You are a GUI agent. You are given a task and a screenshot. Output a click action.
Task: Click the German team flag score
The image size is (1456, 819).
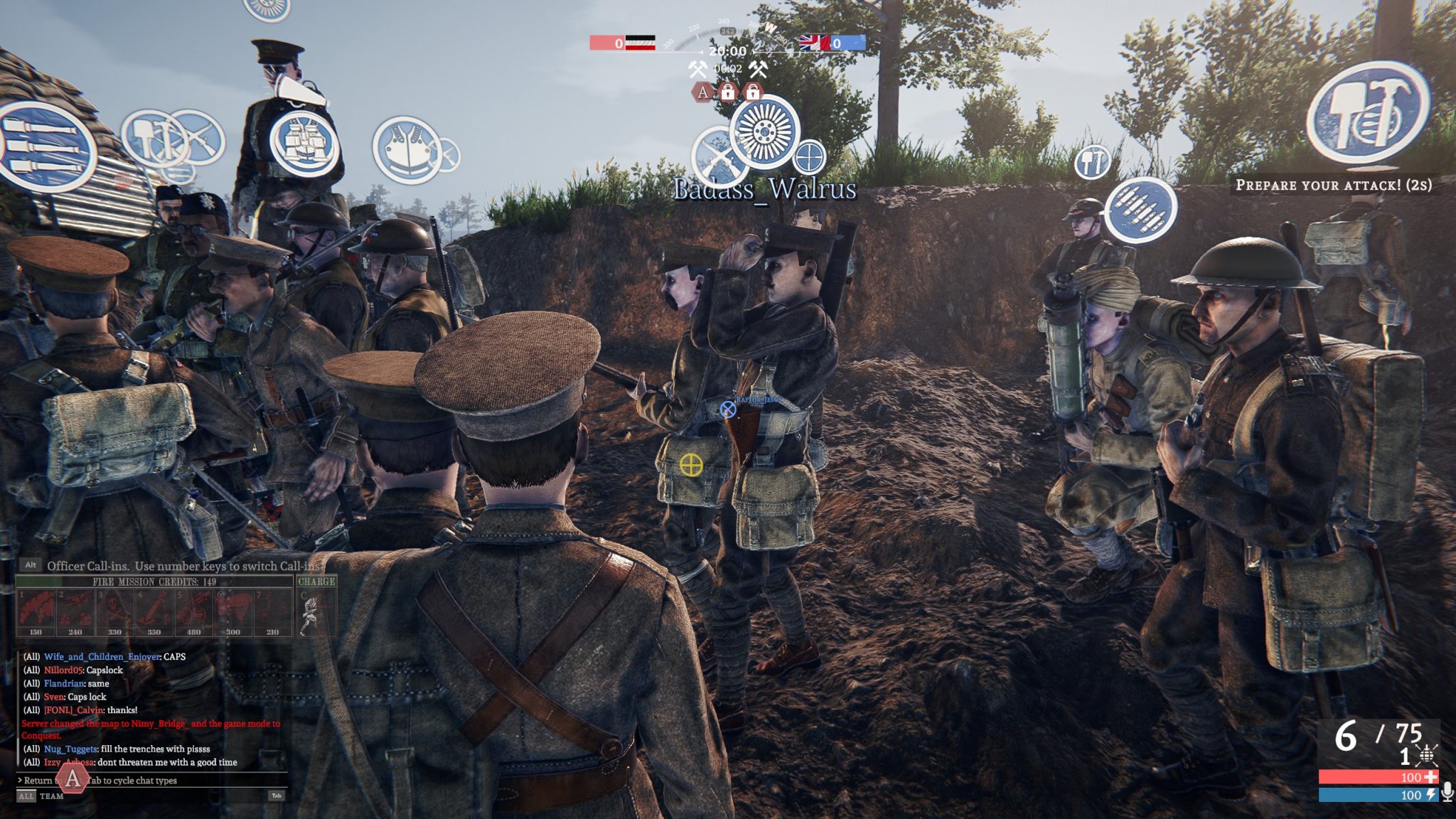pos(640,43)
